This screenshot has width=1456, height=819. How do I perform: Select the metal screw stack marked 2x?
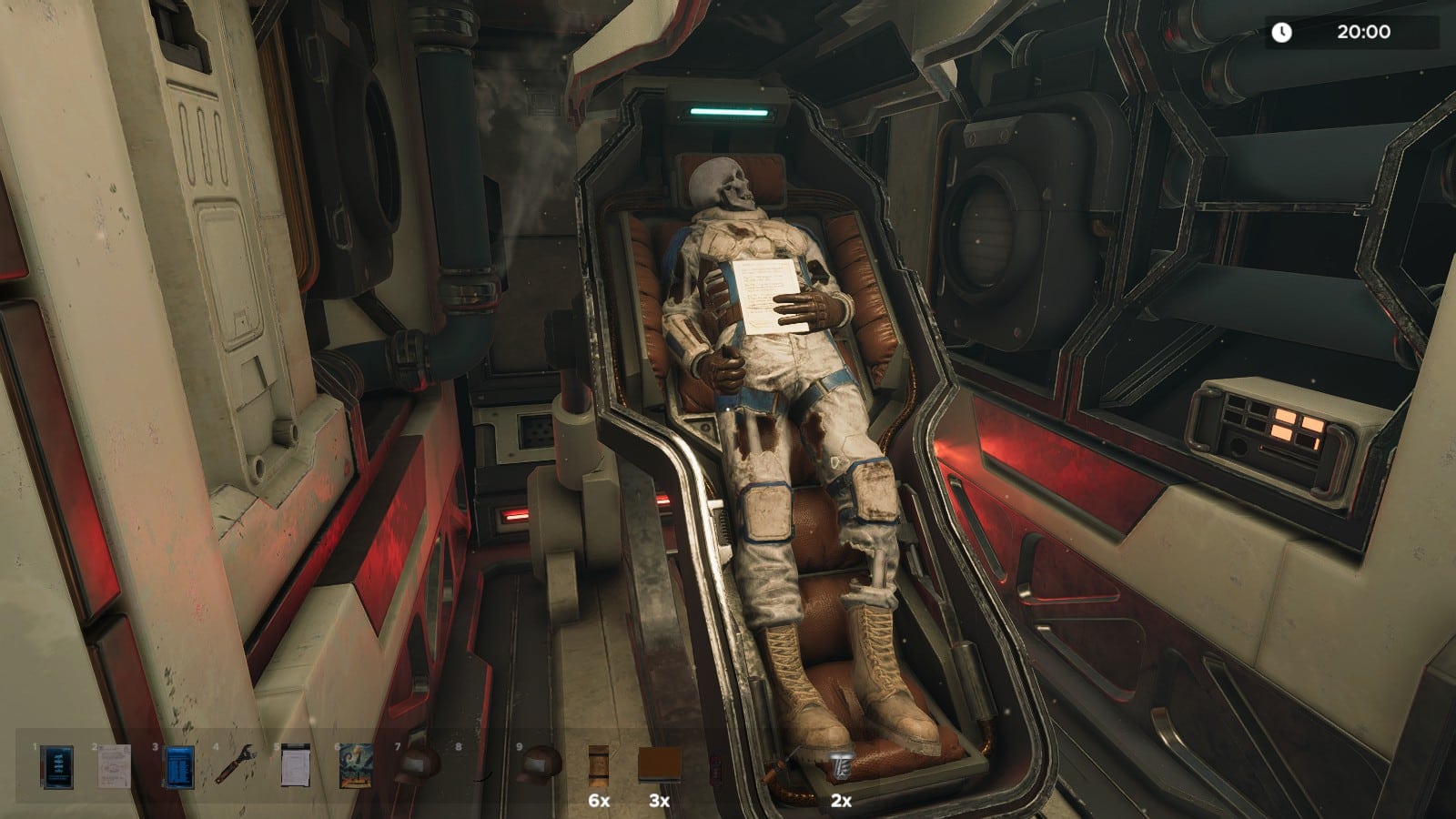(x=839, y=764)
